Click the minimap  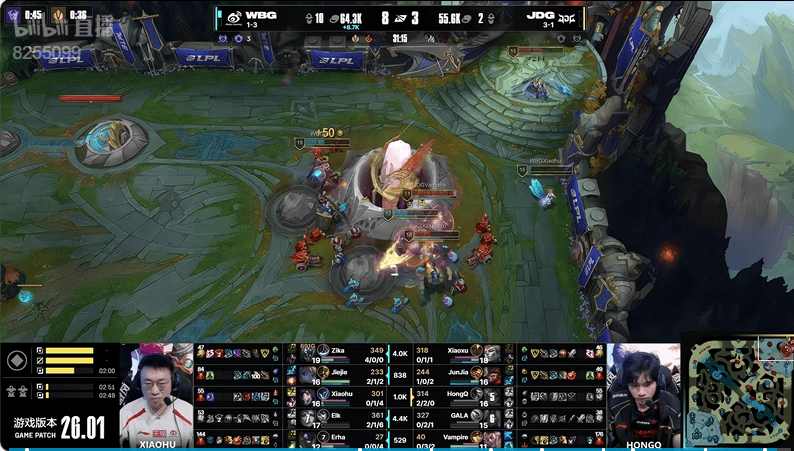tap(738, 391)
